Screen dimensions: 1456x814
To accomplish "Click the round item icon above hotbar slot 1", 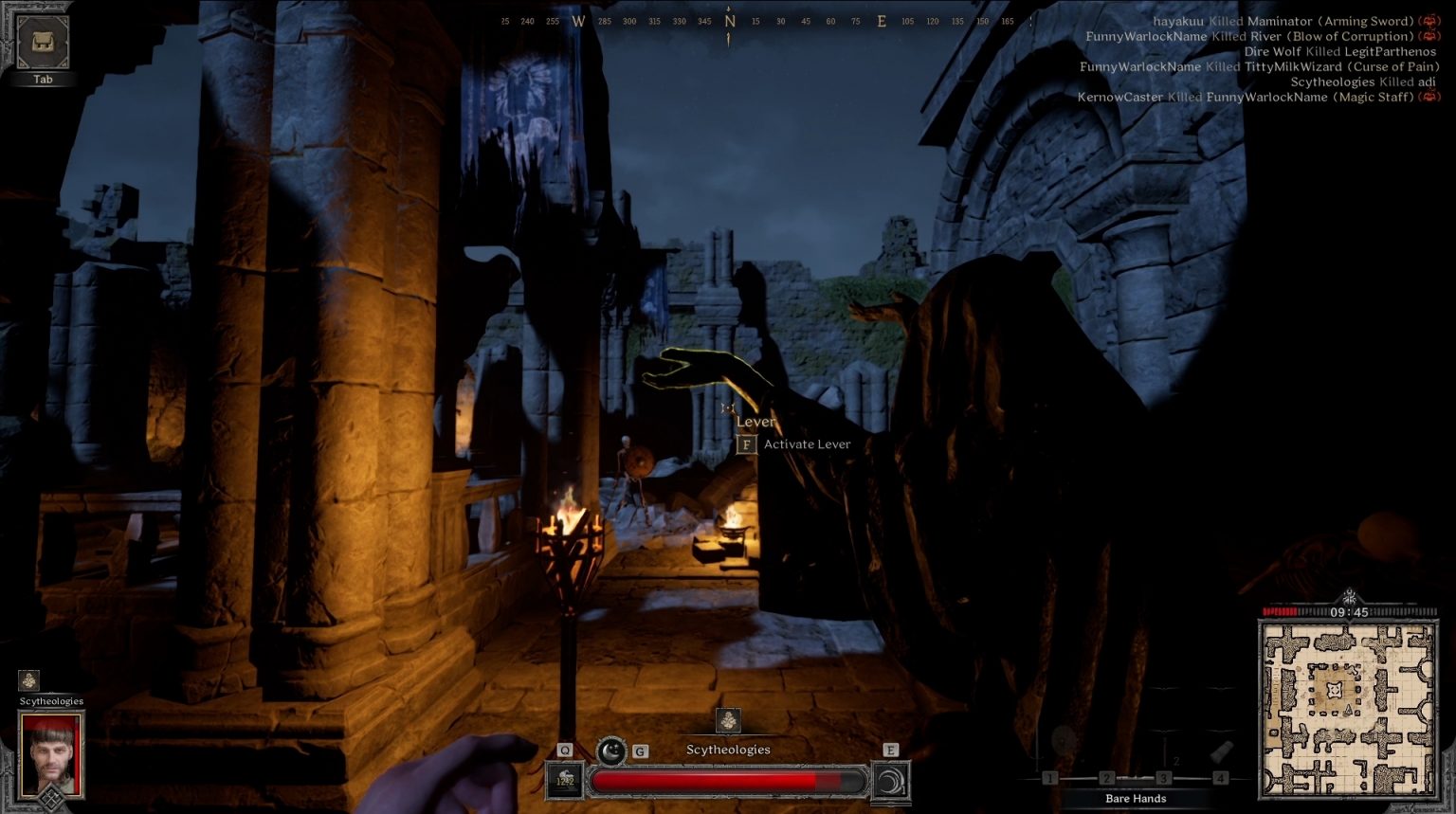I will coord(1063,740).
